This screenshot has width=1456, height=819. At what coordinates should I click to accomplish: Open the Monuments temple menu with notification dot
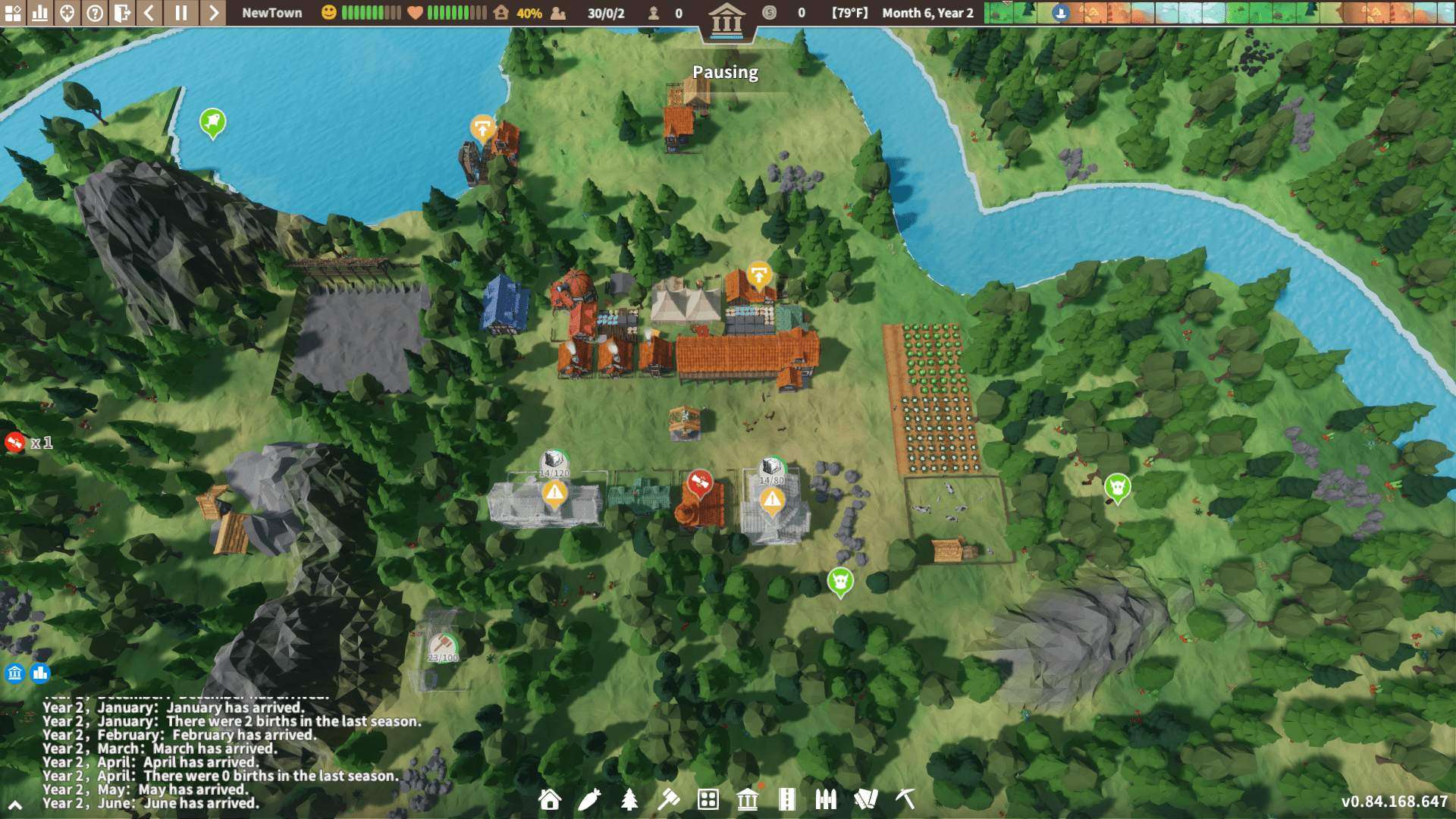point(748,800)
